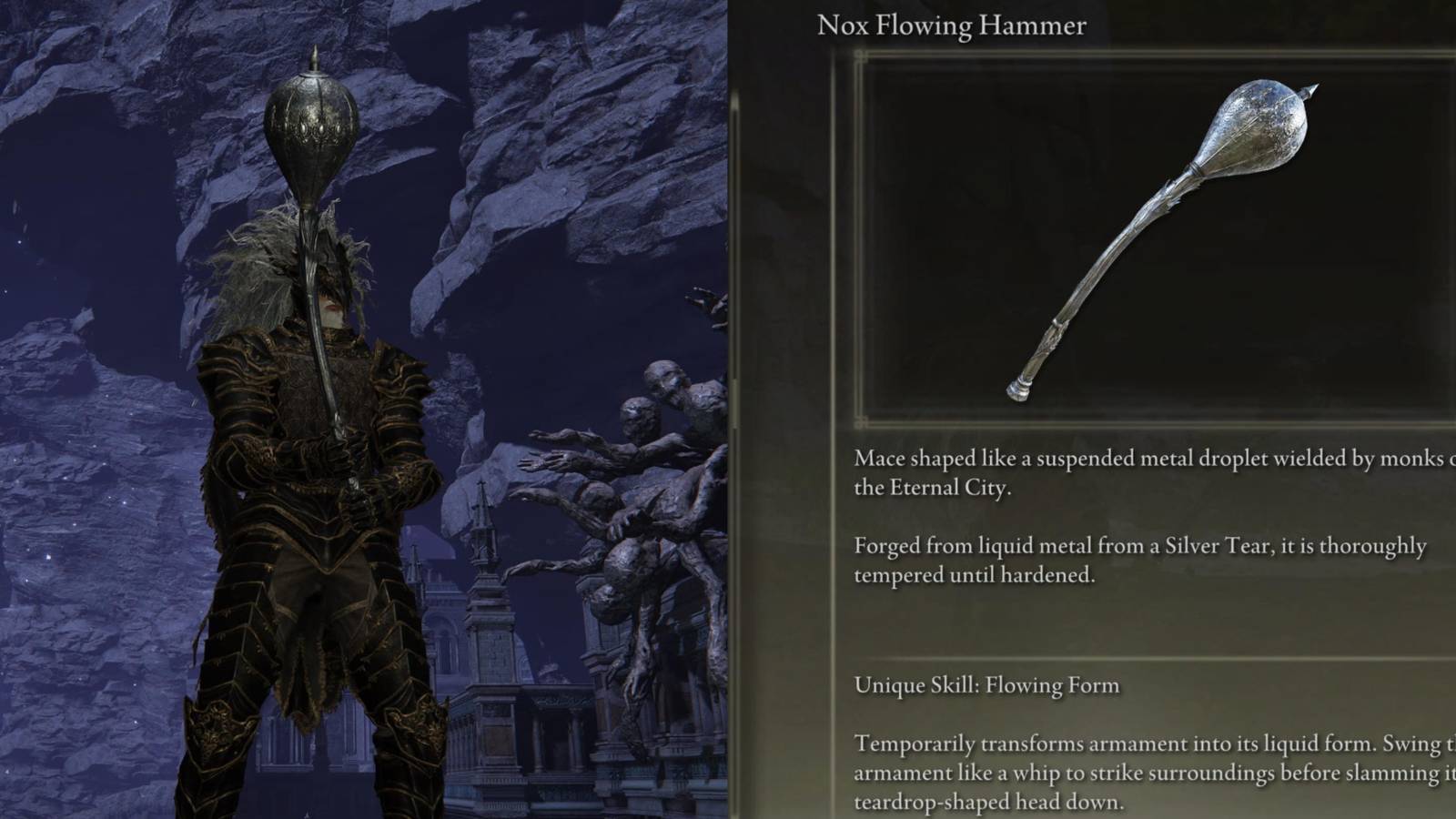Click the skill text about liquid form transformation
The image size is (1456, 819).
coord(1137,744)
